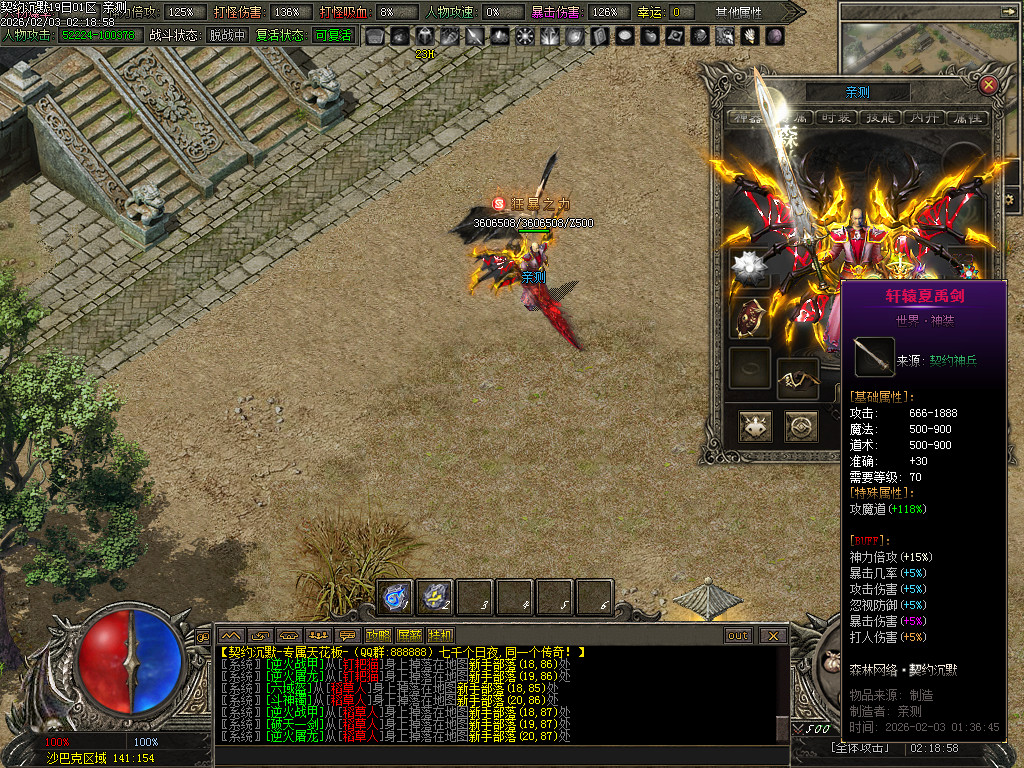
Task: Close the chat window with the X button
Action: click(772, 635)
